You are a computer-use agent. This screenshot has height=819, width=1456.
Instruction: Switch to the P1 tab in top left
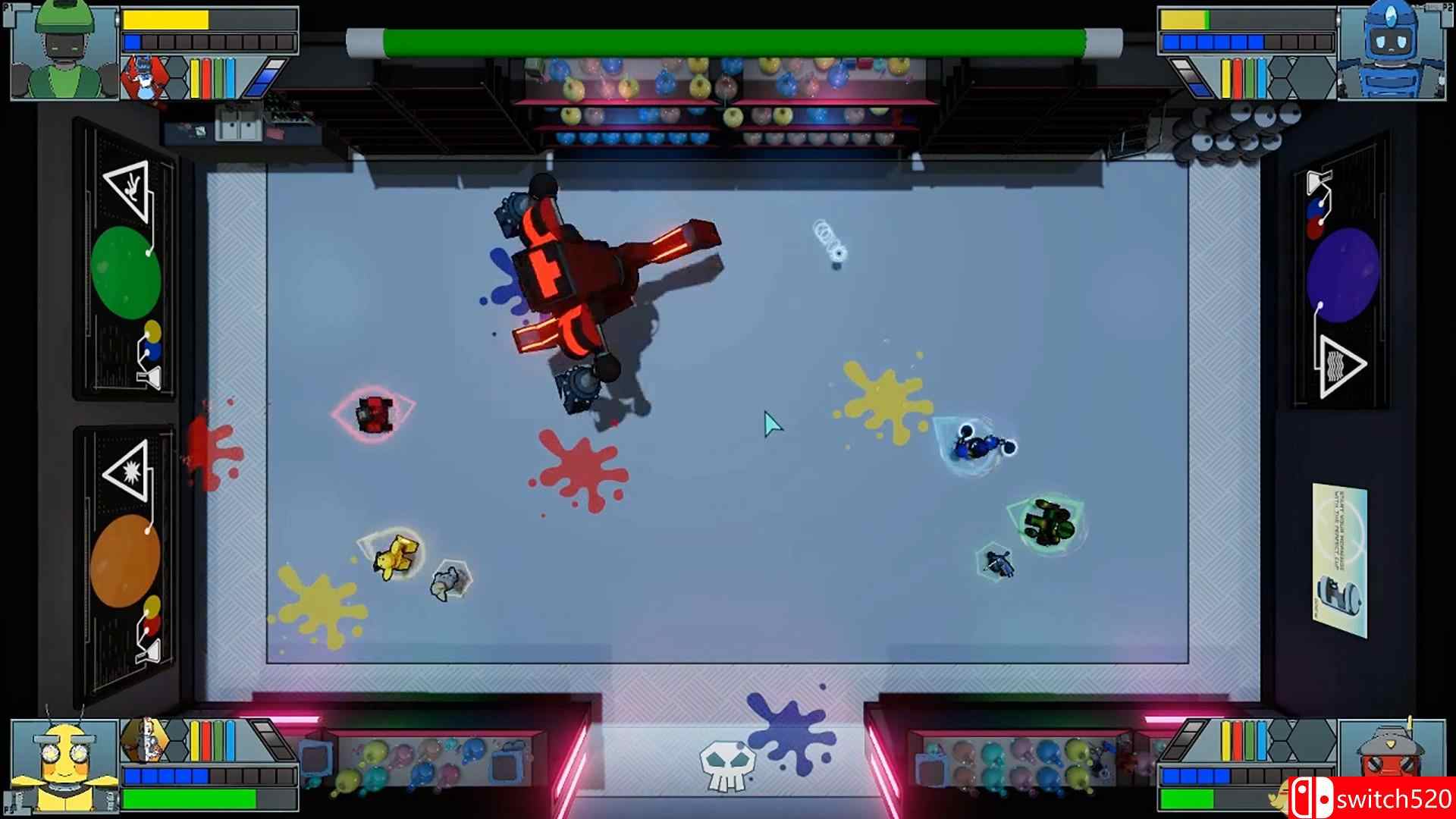(11, 9)
